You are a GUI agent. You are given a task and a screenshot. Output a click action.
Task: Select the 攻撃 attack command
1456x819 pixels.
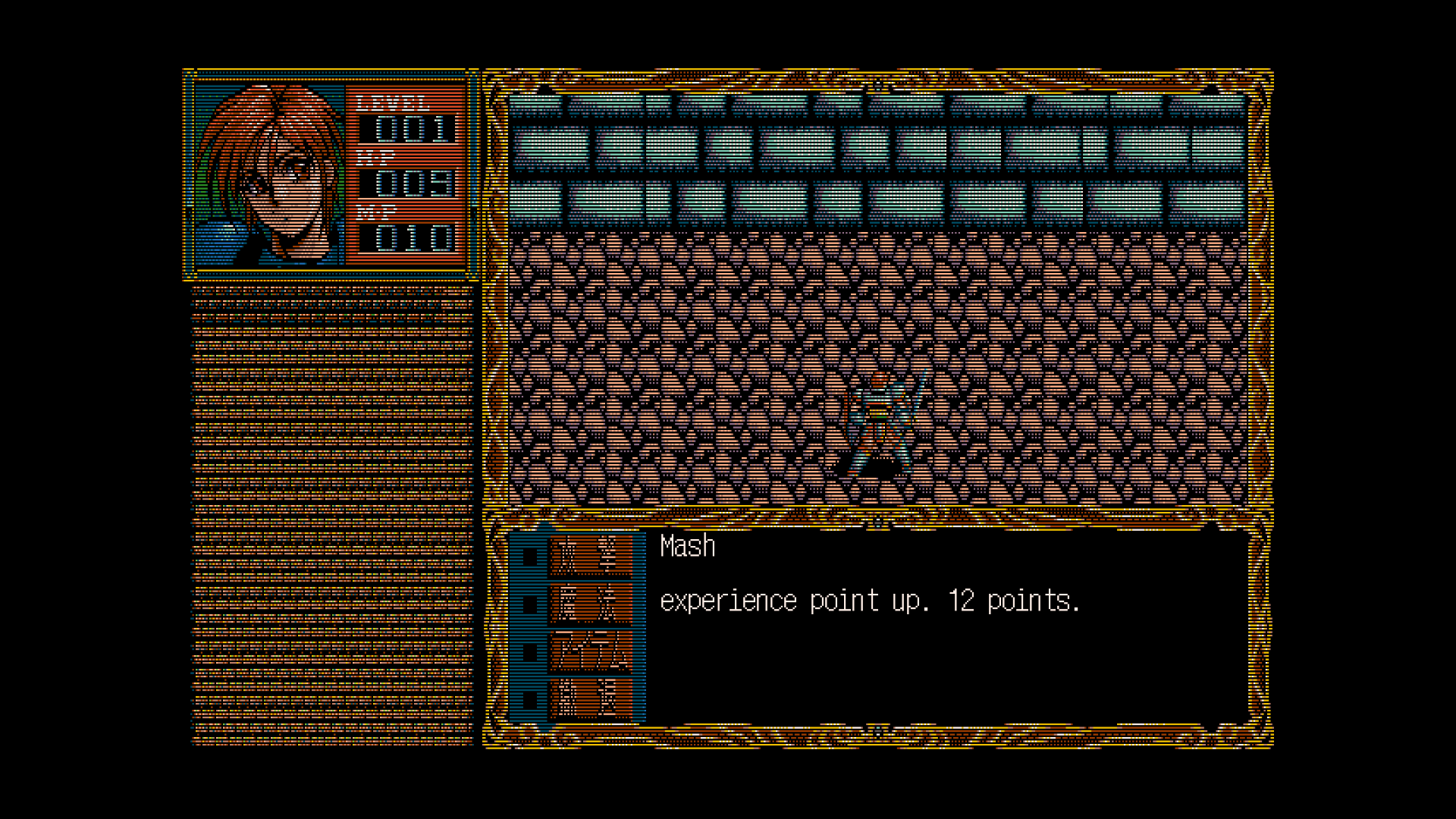click(x=590, y=556)
